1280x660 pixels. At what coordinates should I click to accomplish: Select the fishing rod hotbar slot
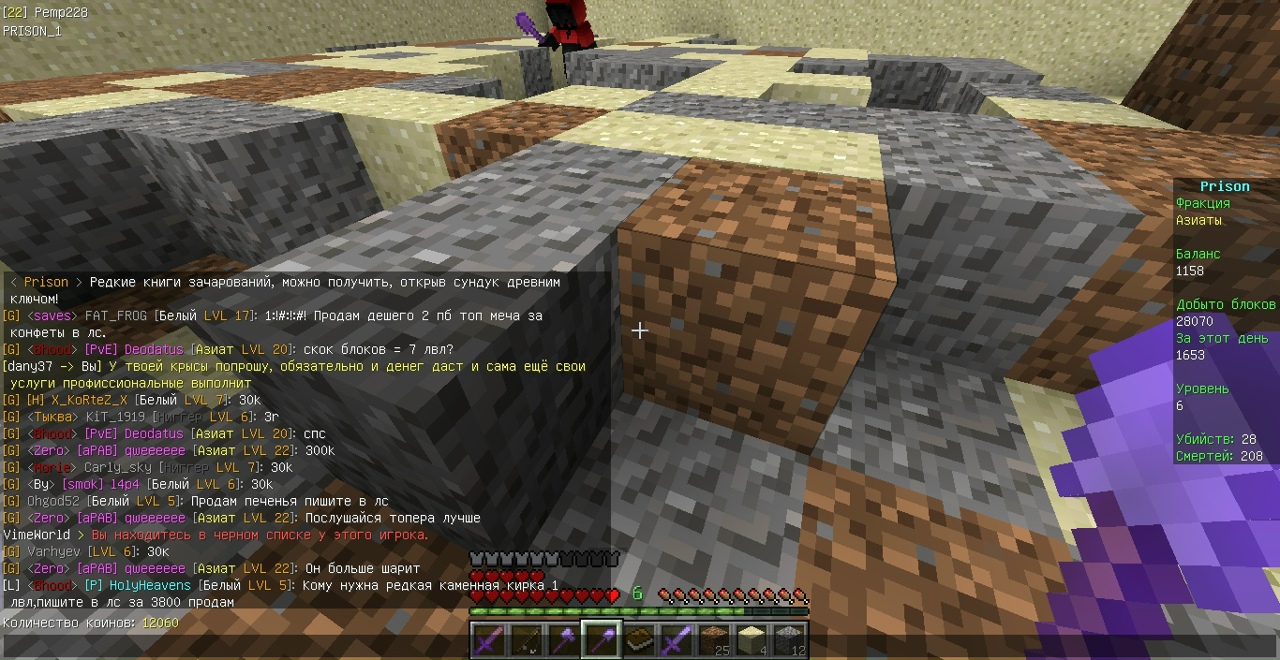pos(526,639)
